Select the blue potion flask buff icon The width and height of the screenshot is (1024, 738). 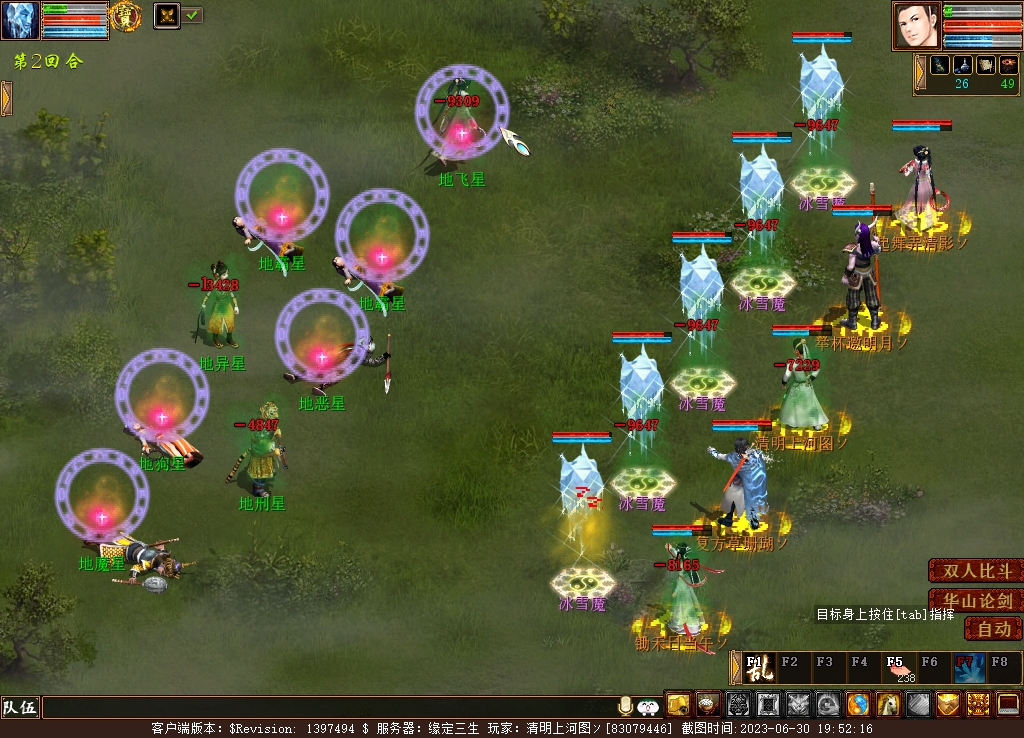[x=962, y=65]
